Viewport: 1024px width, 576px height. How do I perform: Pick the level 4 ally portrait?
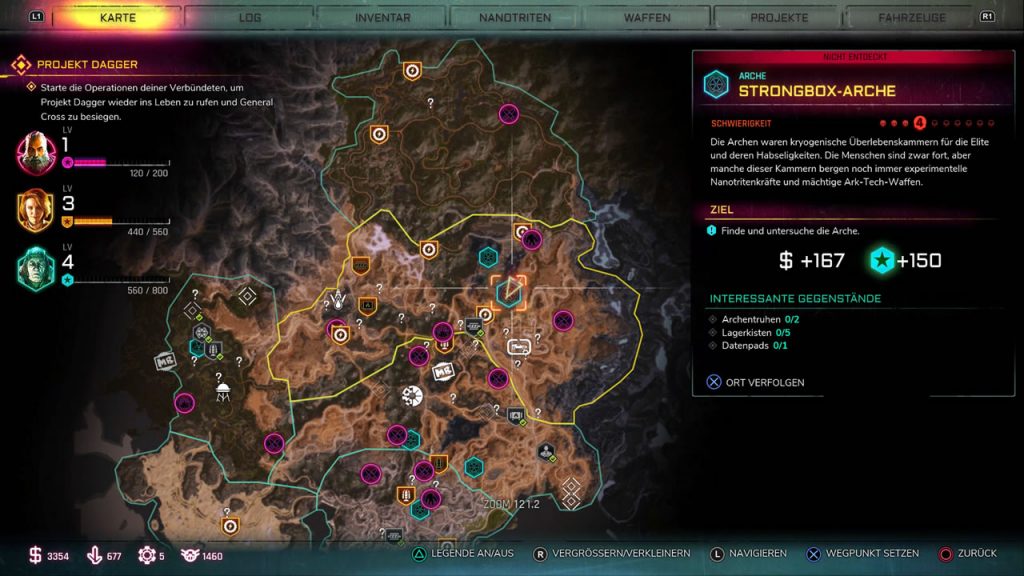click(36, 268)
